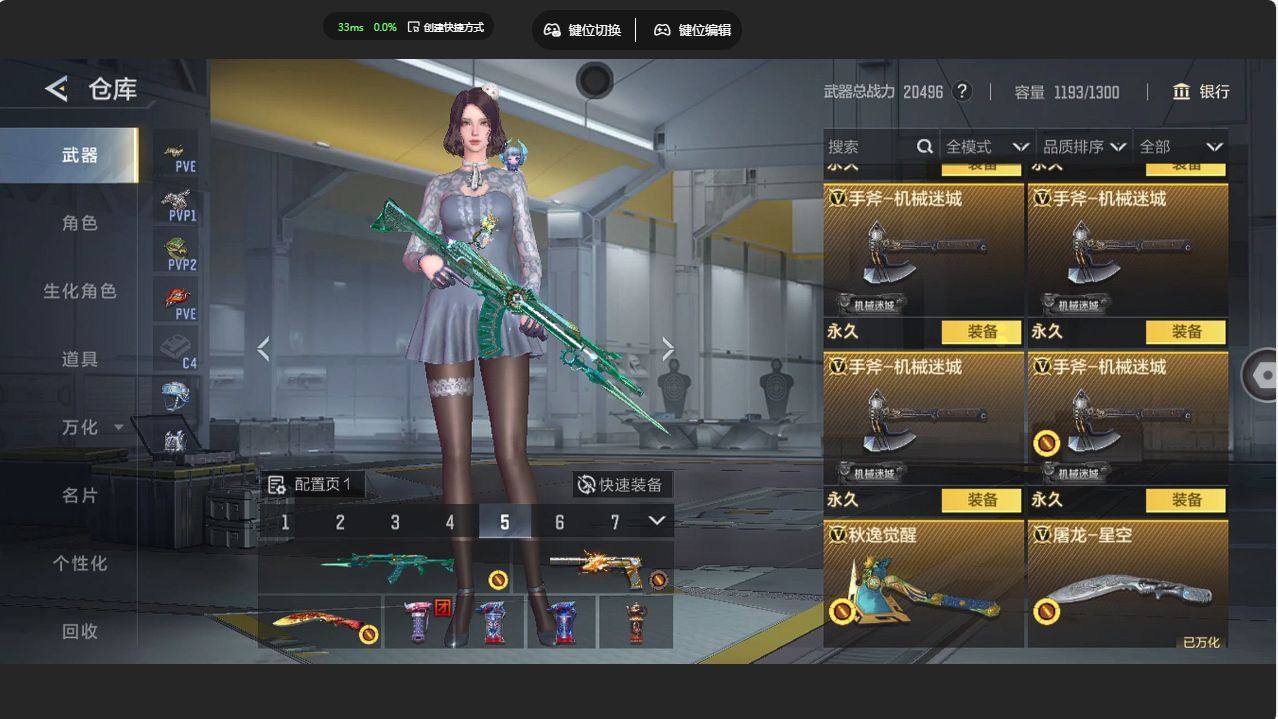Select the 屠龙-星空 knife card
The width and height of the screenshot is (1278, 719).
pyautogui.click(x=1127, y=584)
